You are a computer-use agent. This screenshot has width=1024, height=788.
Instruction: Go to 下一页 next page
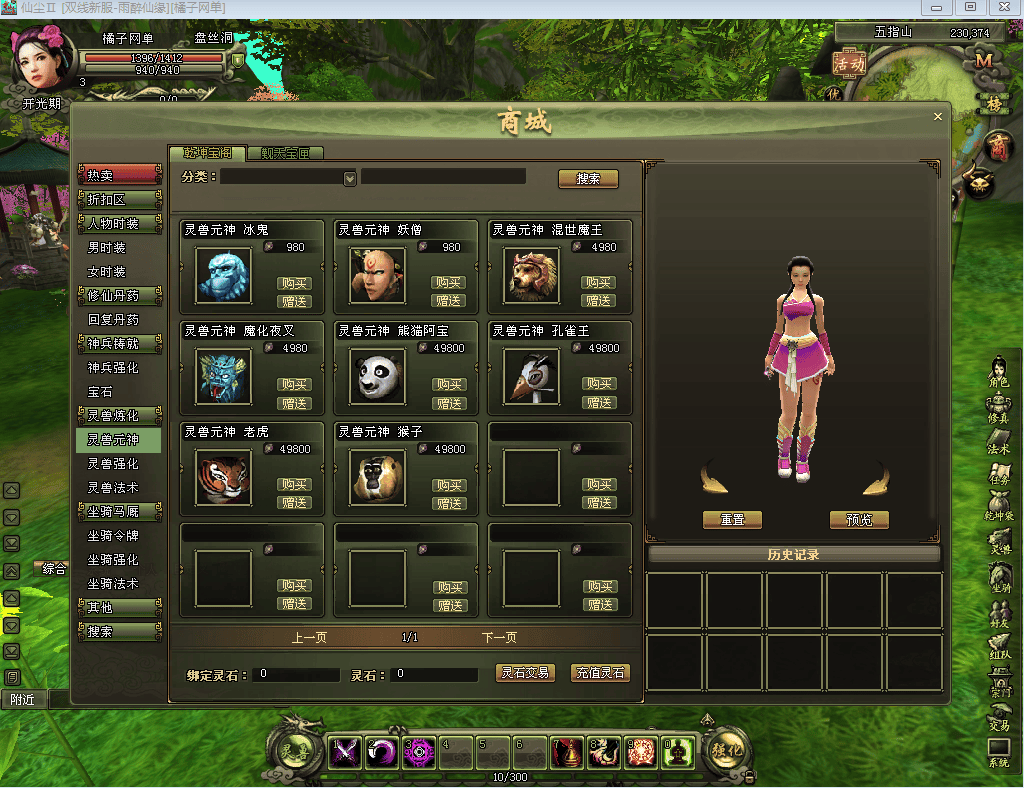(499, 637)
